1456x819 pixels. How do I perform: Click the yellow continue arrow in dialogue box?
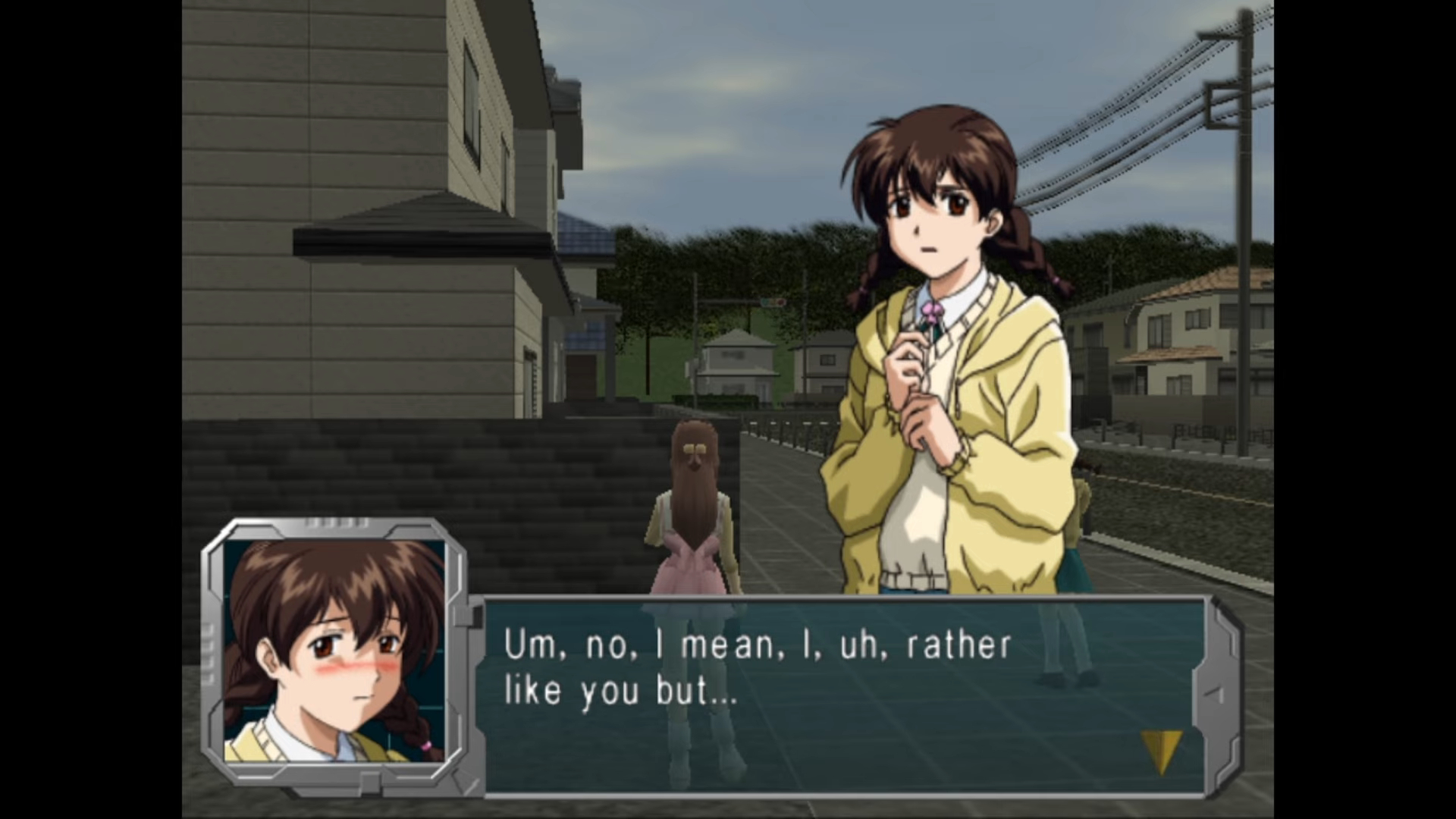click(x=1161, y=750)
